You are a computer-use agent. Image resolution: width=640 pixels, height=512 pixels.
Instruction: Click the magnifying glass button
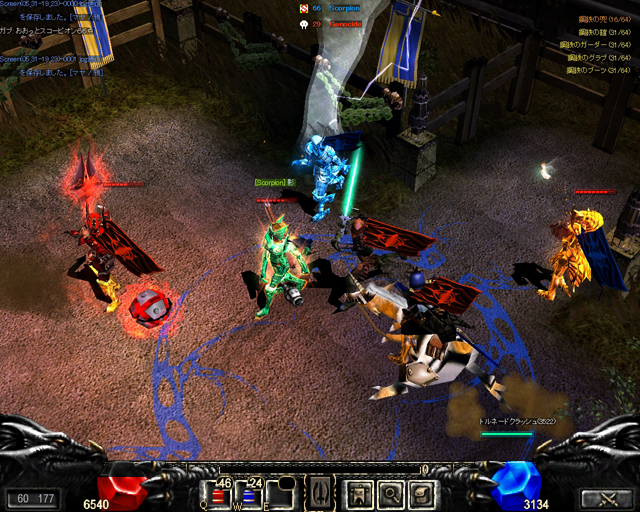point(391,494)
